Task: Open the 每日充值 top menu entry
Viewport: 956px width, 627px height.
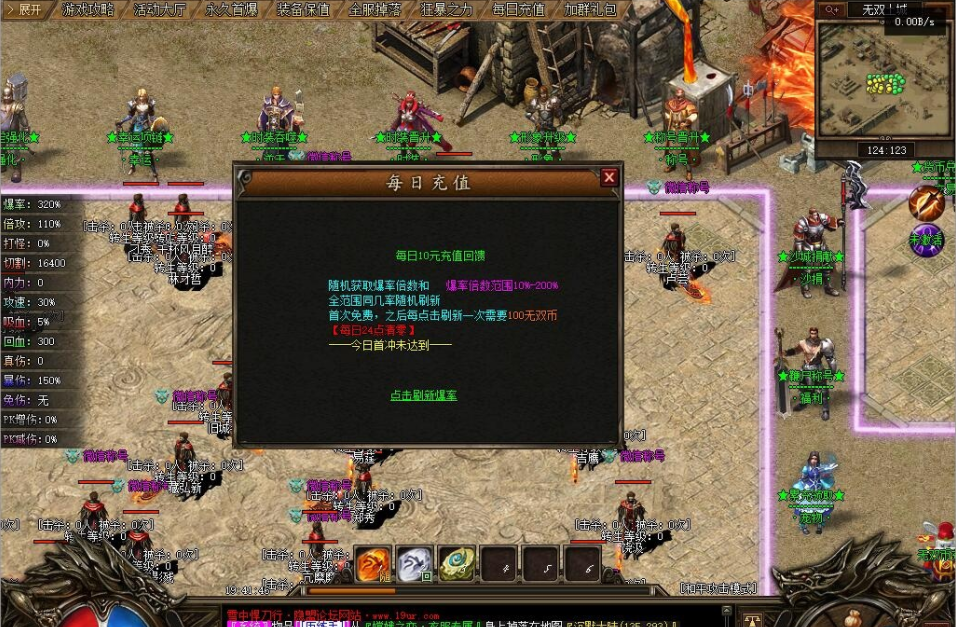Action: (520, 10)
